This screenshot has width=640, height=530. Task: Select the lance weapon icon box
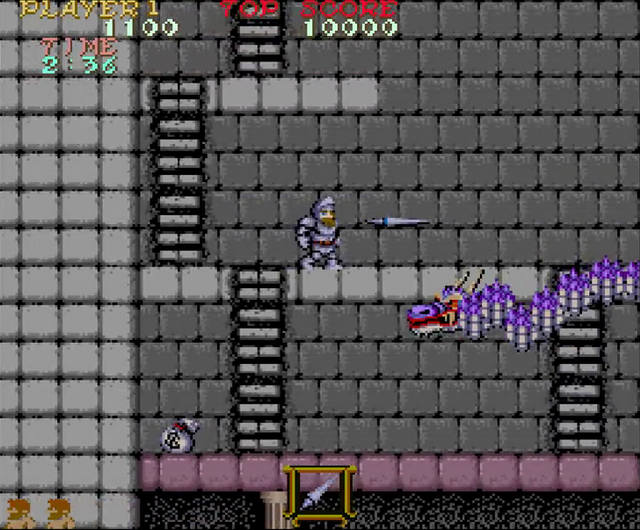[320, 491]
